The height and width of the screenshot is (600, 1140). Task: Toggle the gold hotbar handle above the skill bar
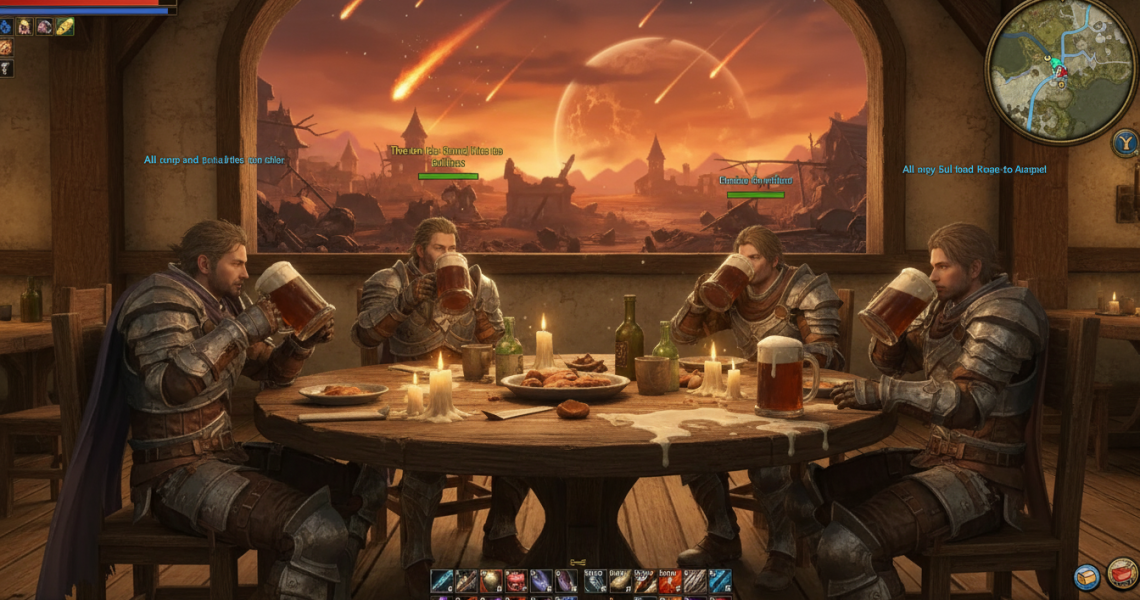tap(577, 563)
